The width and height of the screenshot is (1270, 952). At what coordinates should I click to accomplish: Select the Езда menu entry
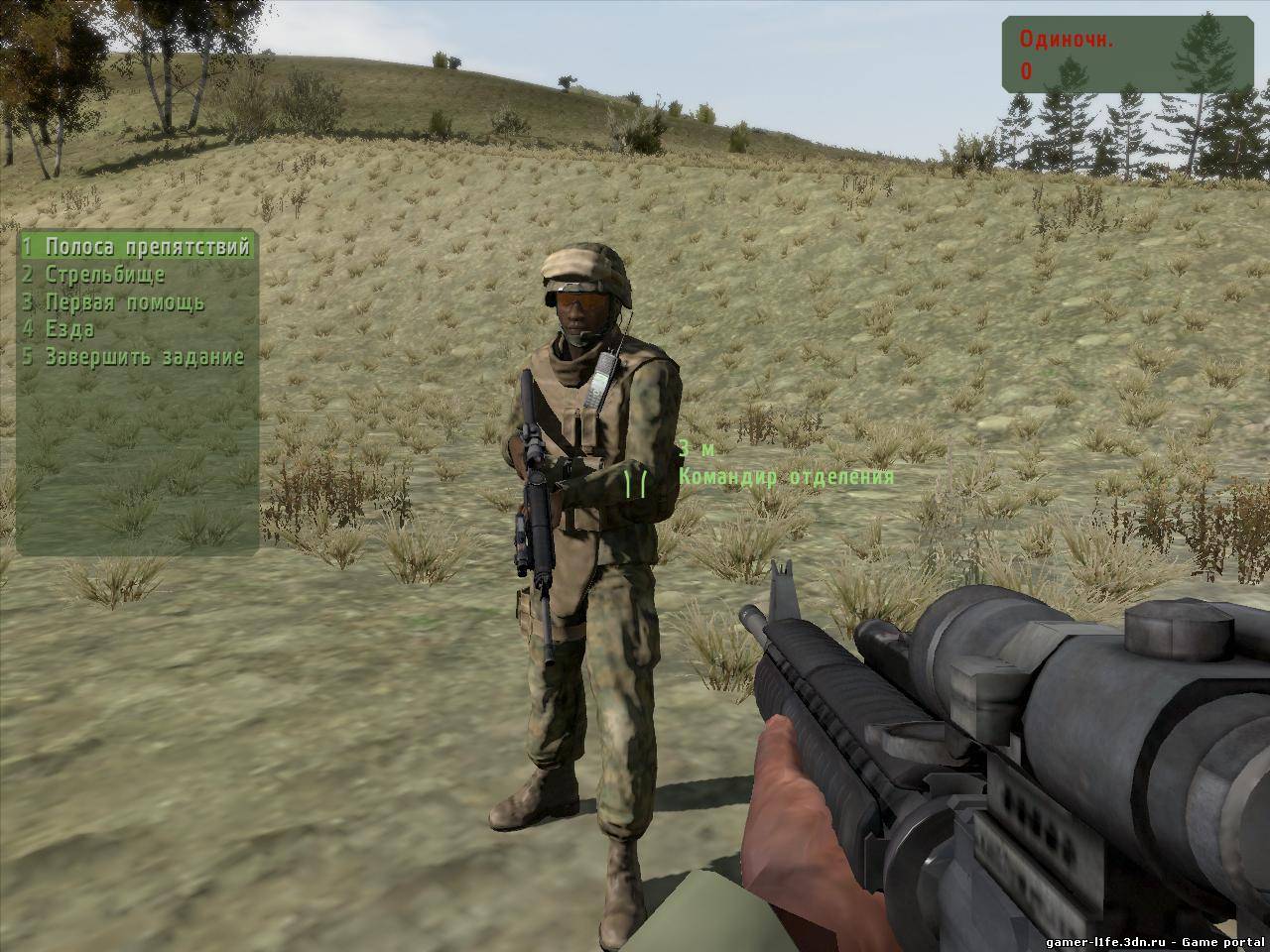click(x=60, y=329)
